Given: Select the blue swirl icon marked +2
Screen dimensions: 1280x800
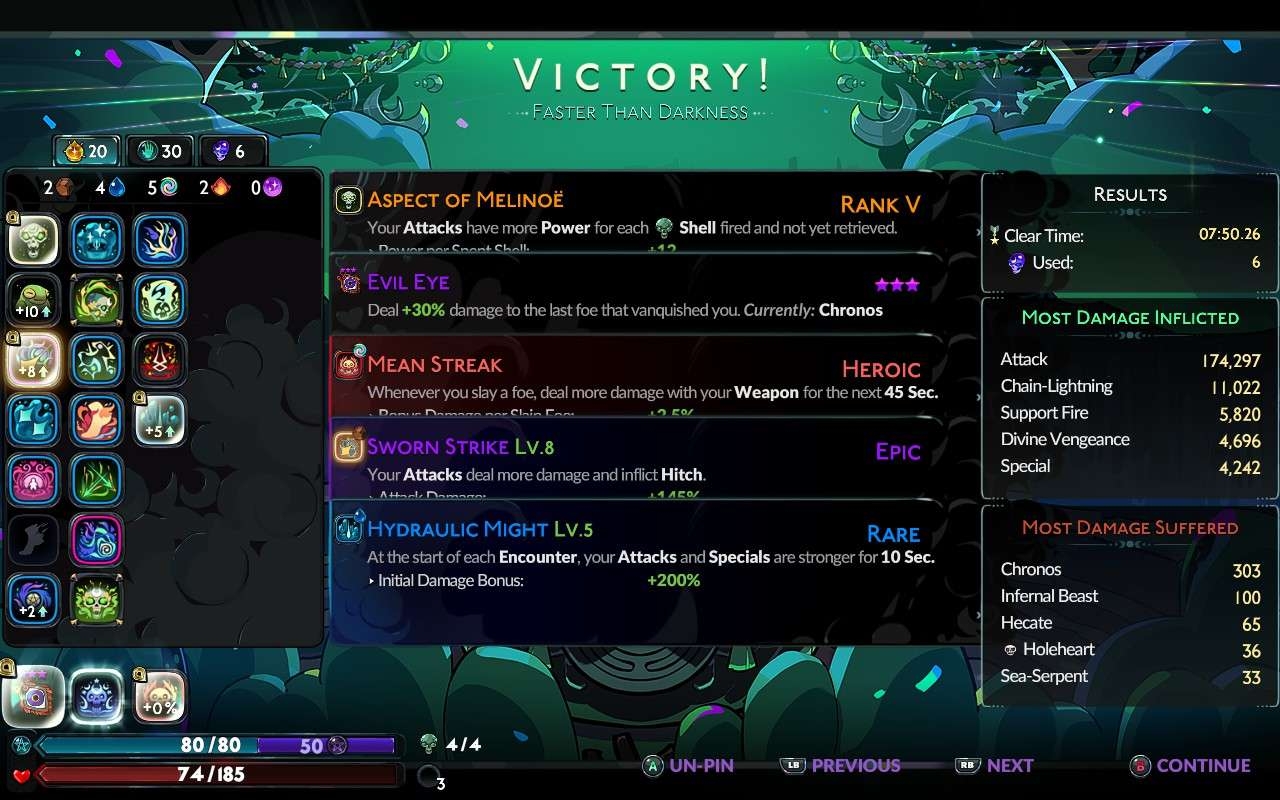Looking at the screenshot, I should click(x=34, y=600).
